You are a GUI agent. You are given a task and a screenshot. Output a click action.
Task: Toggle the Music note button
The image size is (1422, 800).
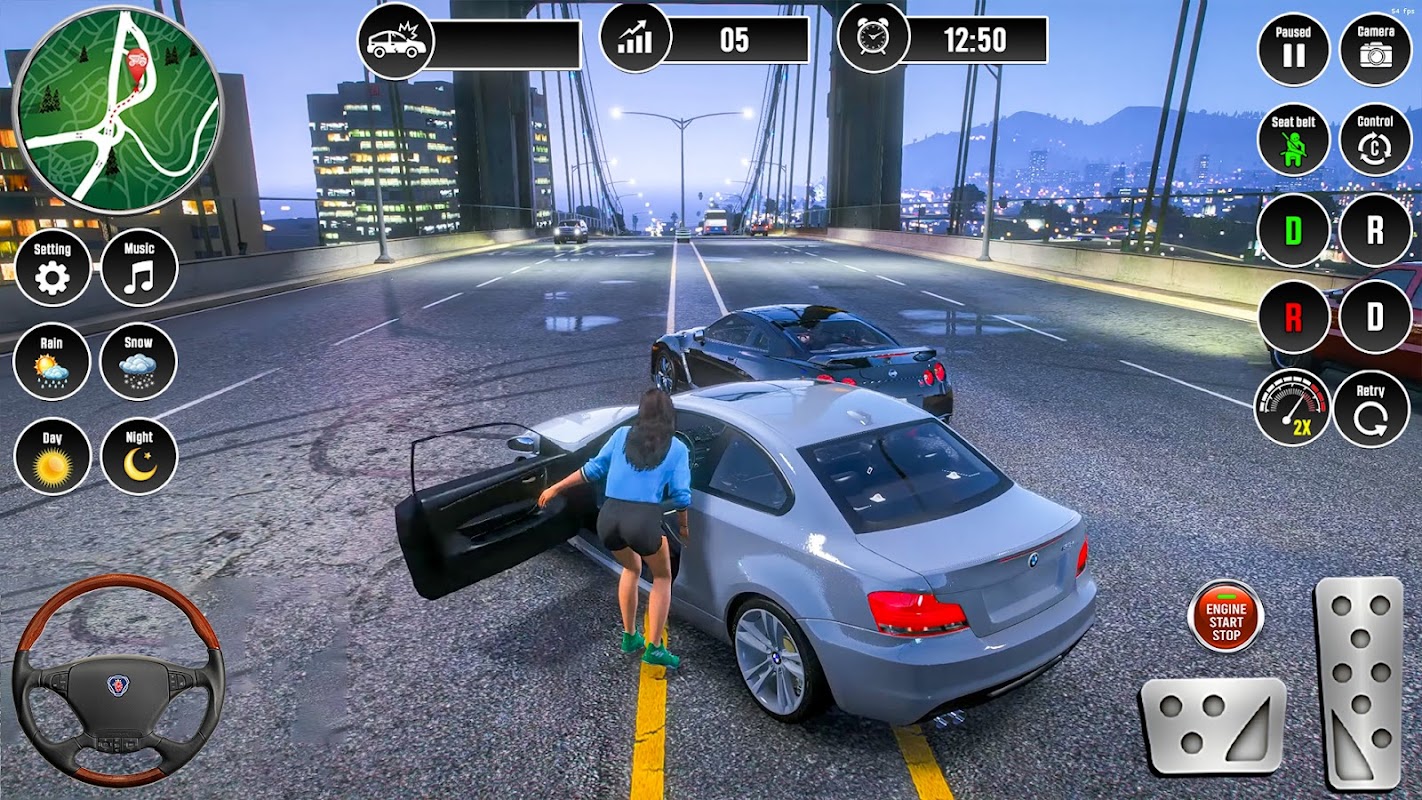click(x=139, y=268)
